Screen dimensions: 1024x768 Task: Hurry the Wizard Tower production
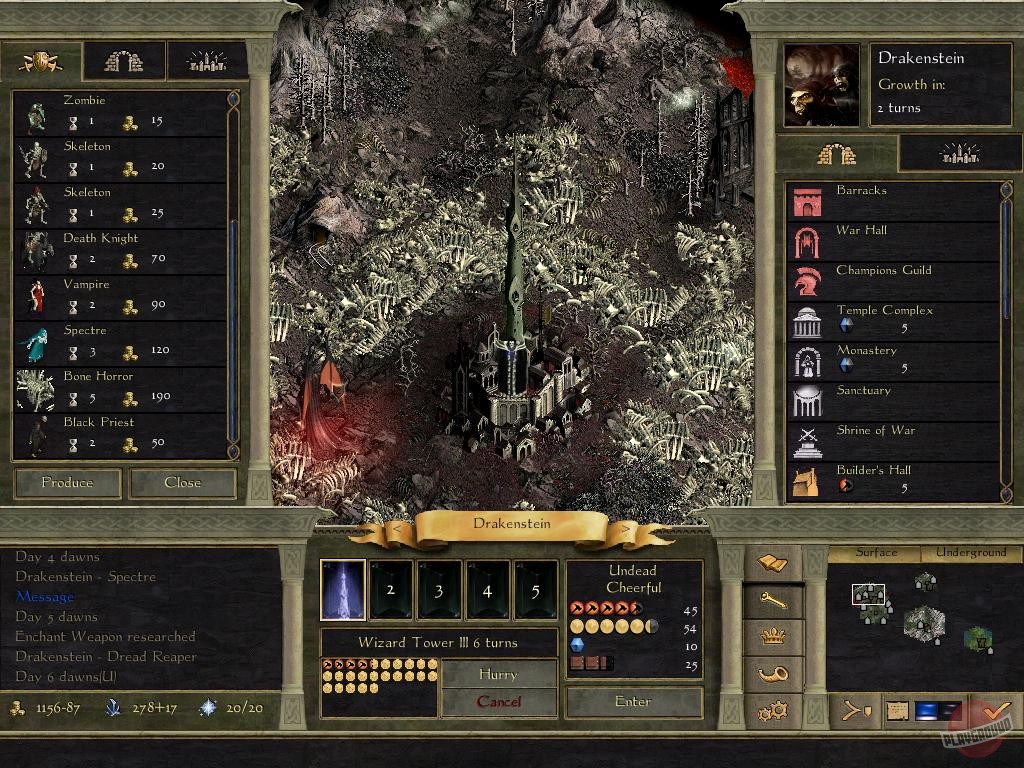[498, 674]
